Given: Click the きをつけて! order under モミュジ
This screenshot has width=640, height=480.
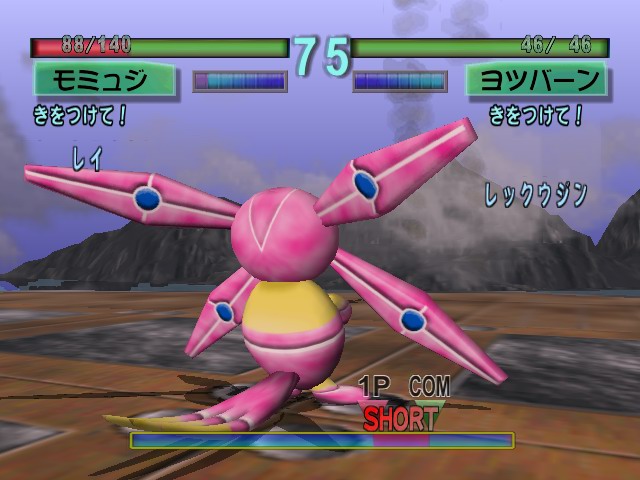Looking at the screenshot, I should [x=81, y=116].
